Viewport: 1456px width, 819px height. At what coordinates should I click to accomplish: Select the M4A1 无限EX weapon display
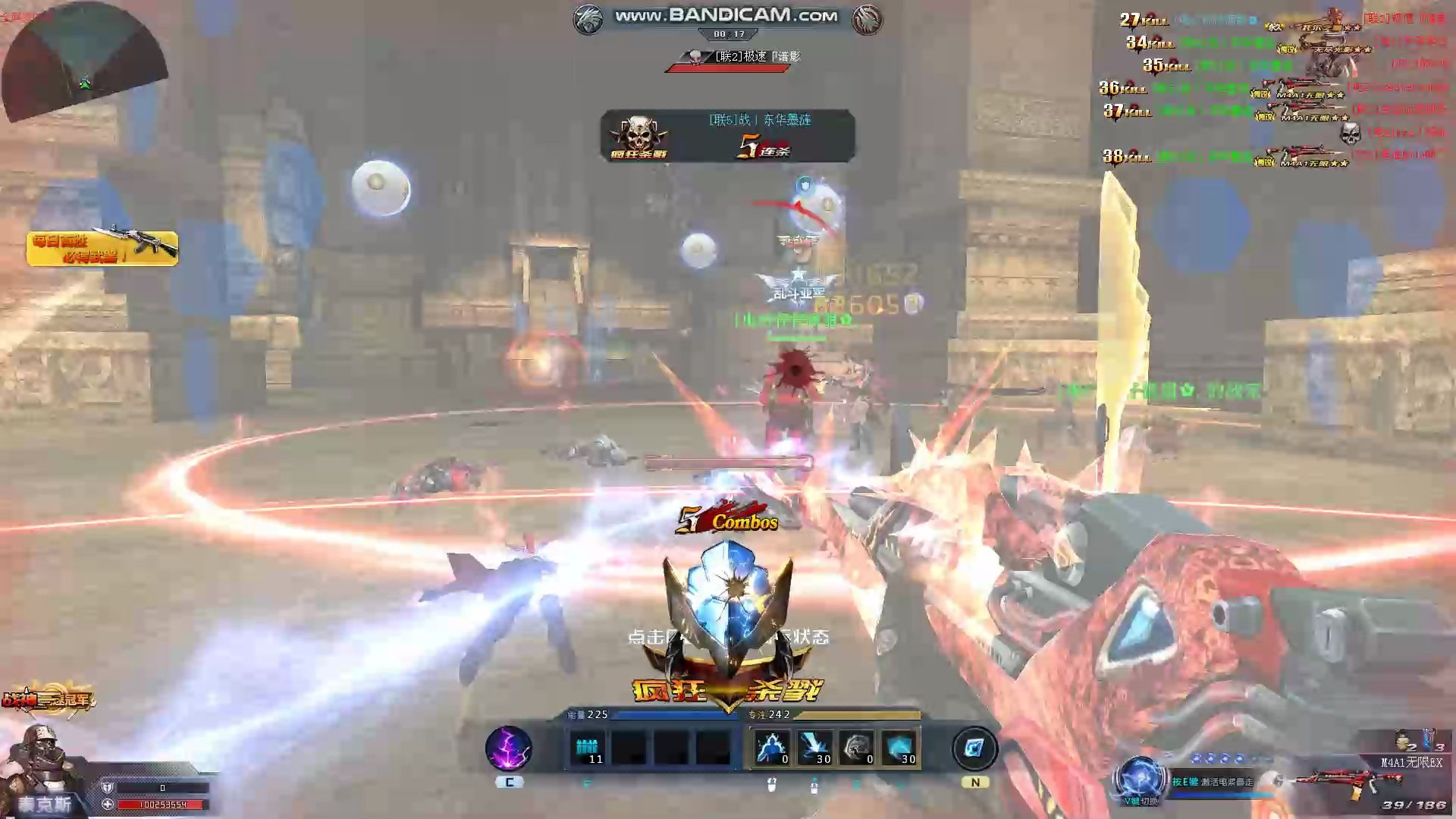1357,780
